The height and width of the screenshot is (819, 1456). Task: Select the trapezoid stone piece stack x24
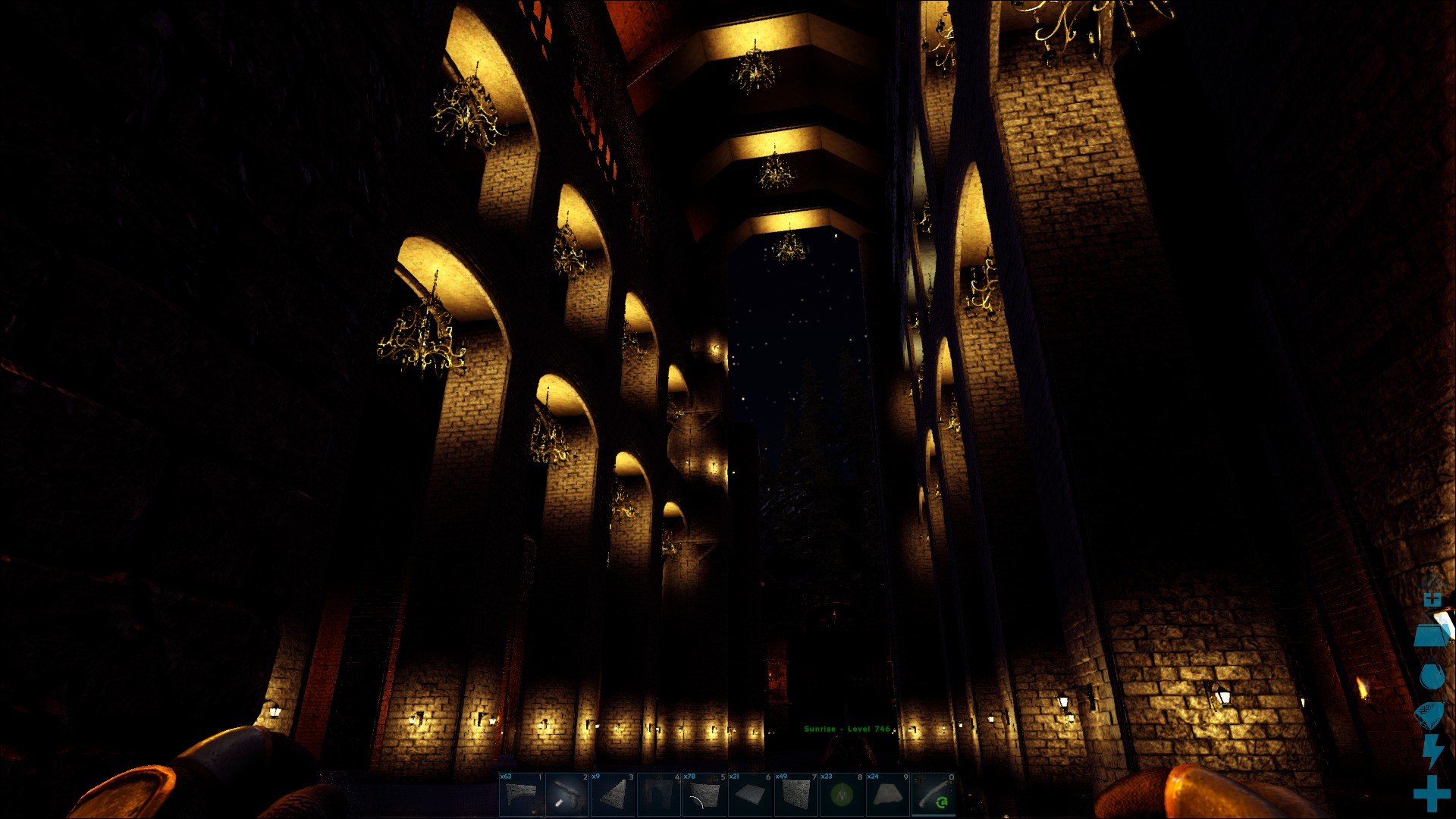[x=888, y=795]
